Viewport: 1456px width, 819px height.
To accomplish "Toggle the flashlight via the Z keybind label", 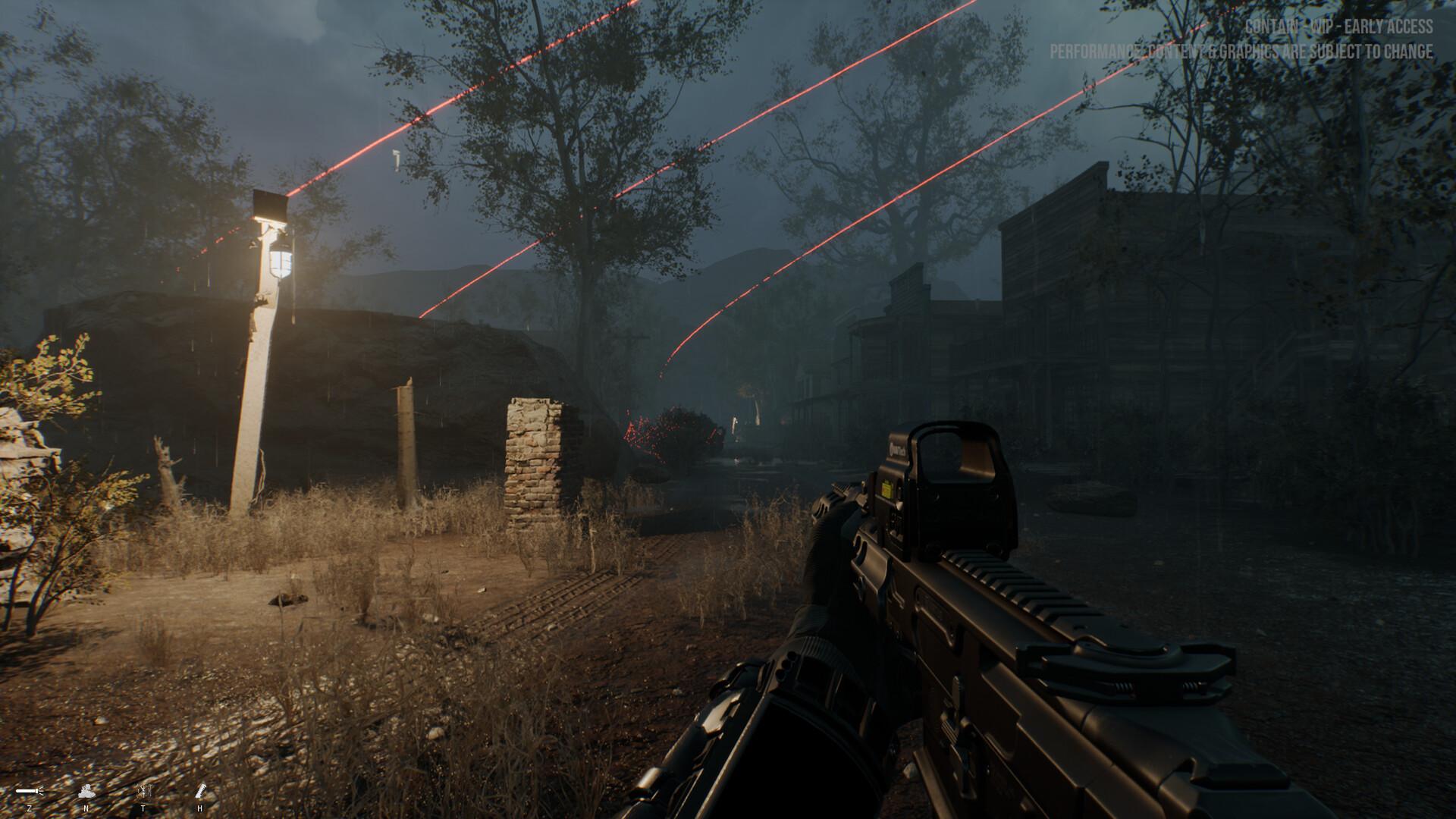I will click(30, 808).
